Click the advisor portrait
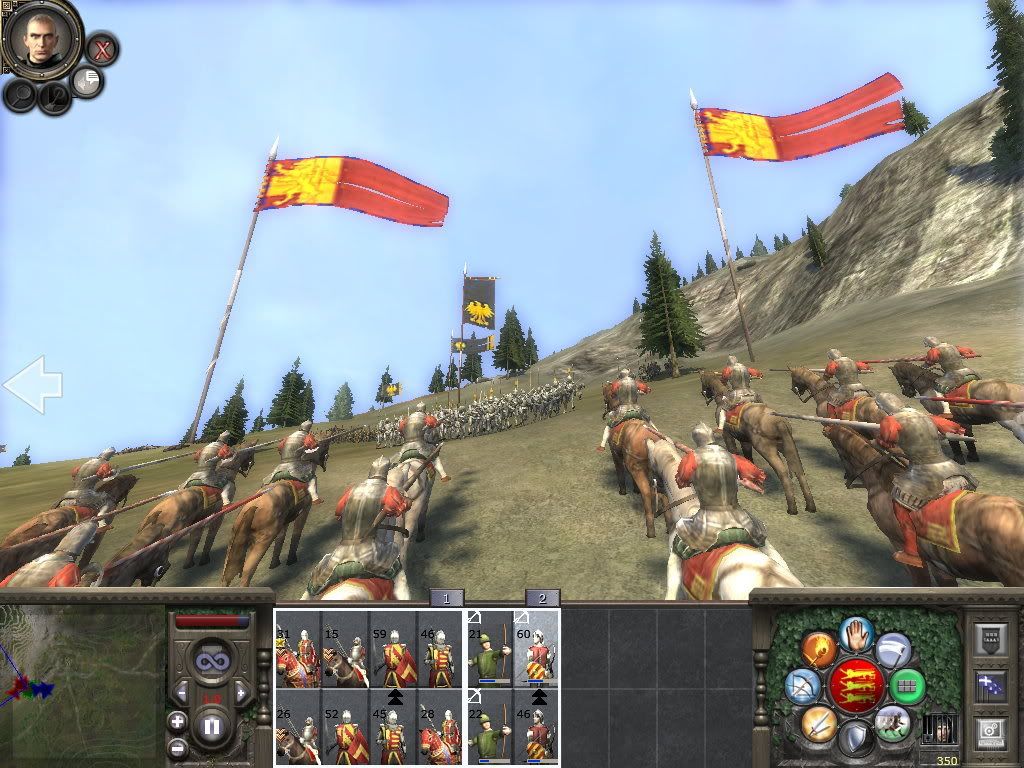This screenshot has width=1024, height=768. tap(41, 40)
